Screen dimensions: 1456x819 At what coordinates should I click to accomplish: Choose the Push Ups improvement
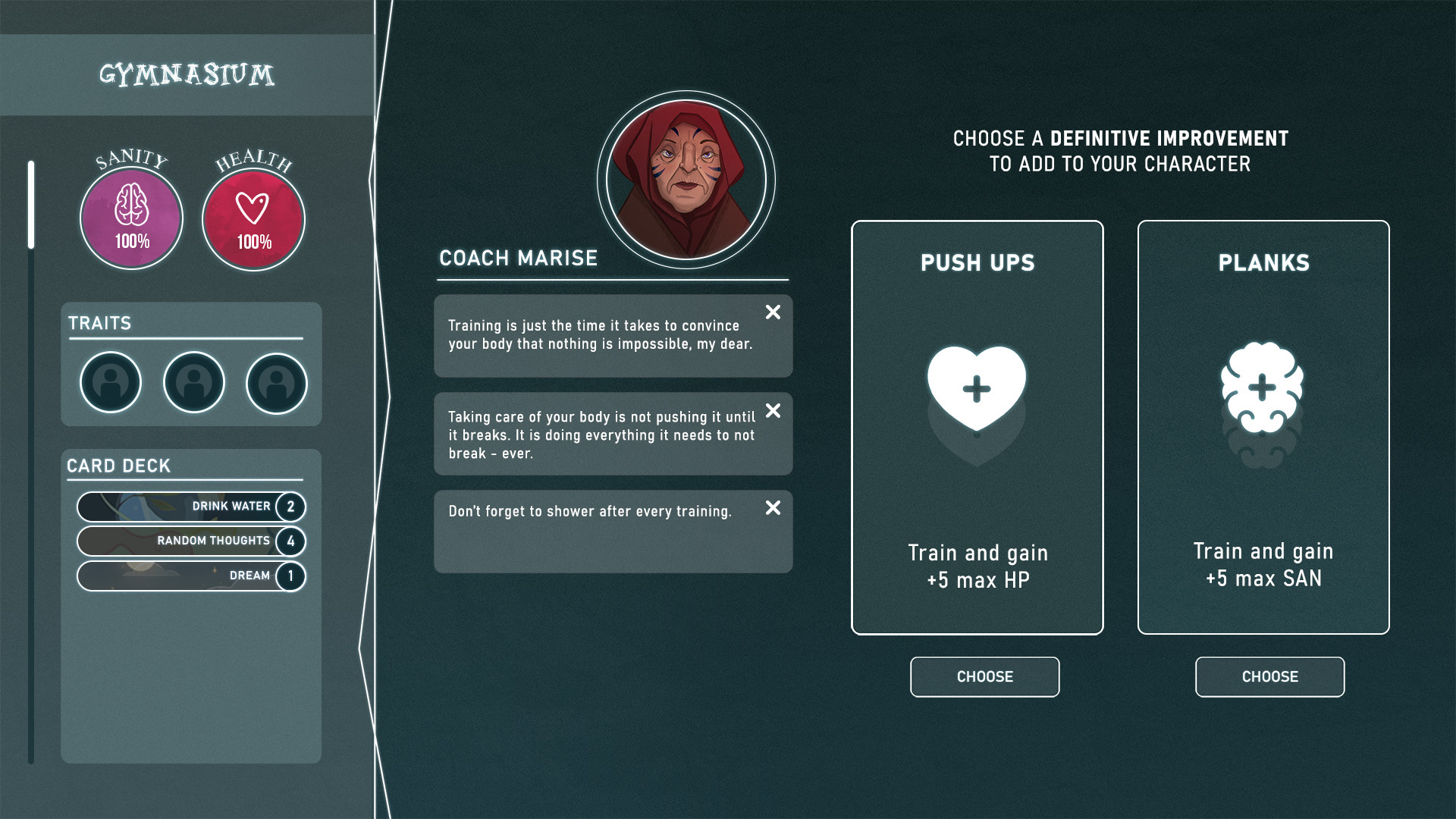click(x=984, y=676)
